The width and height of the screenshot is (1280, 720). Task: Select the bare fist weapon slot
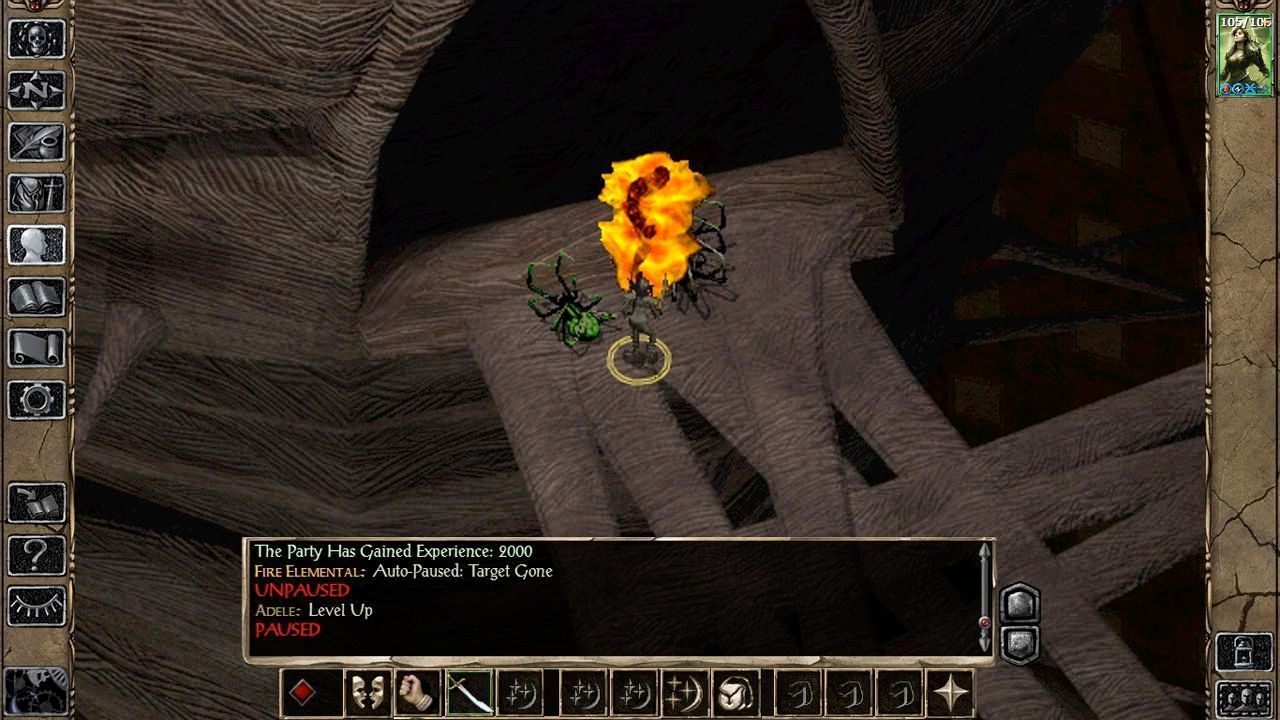[x=417, y=693]
